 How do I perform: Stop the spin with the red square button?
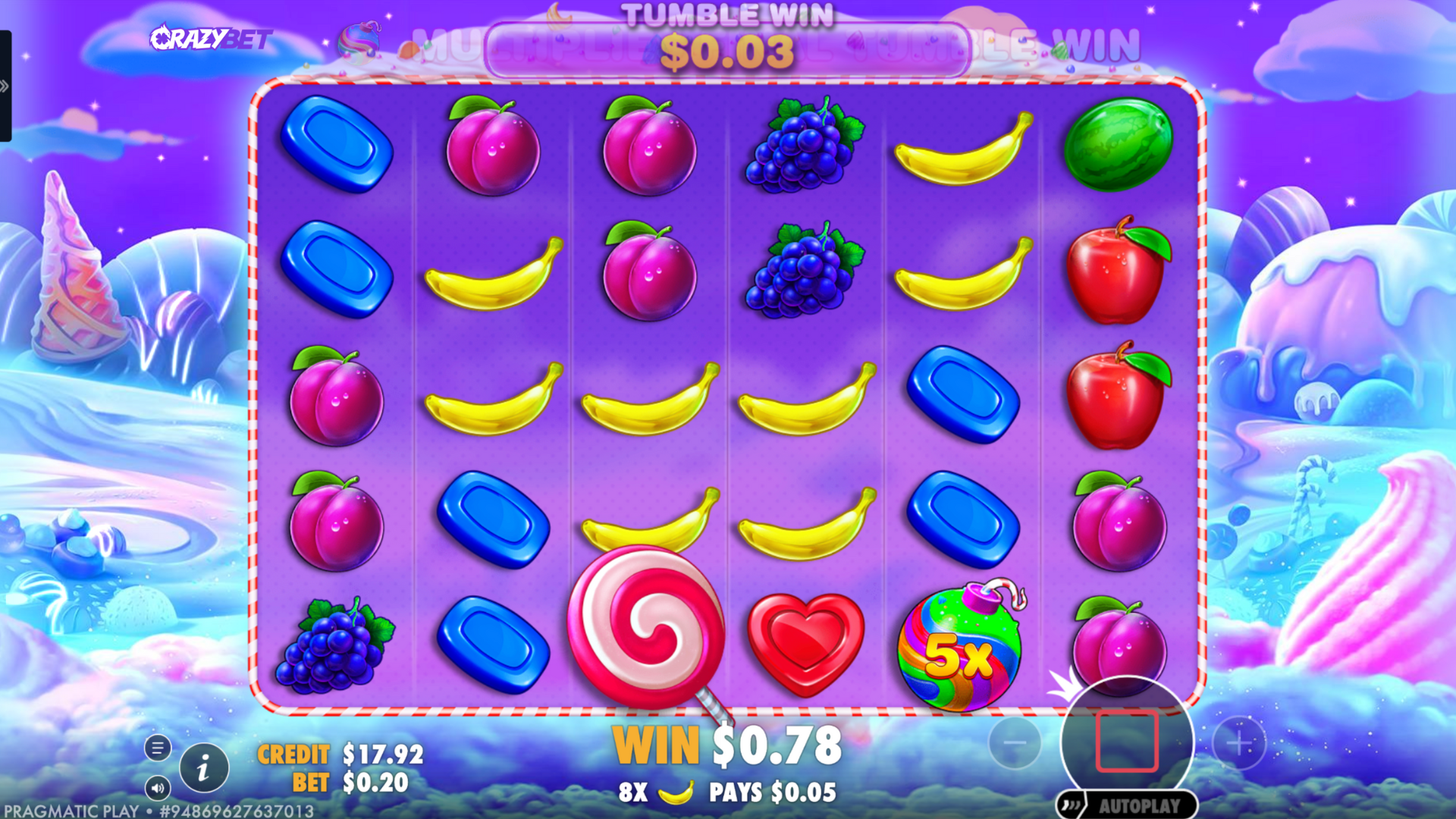coord(1127,742)
